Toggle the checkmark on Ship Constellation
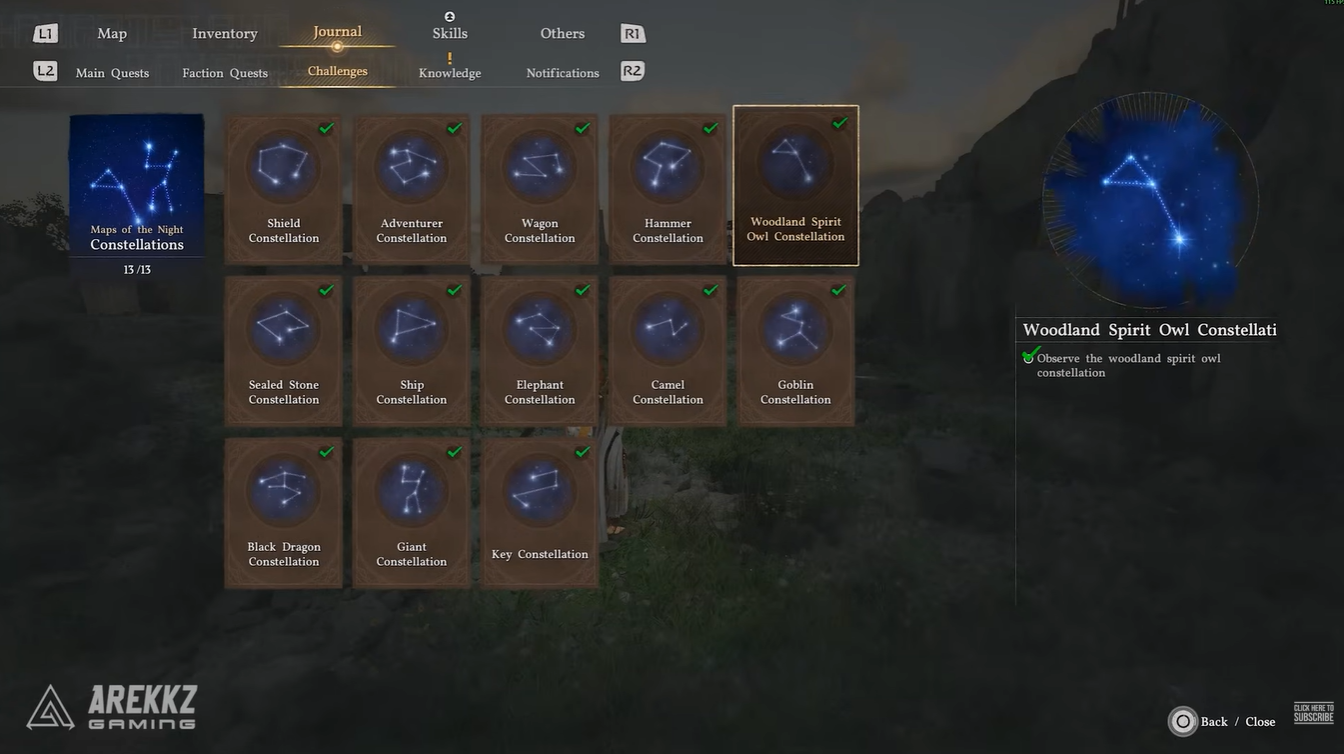This screenshot has width=1344, height=754. [454, 290]
